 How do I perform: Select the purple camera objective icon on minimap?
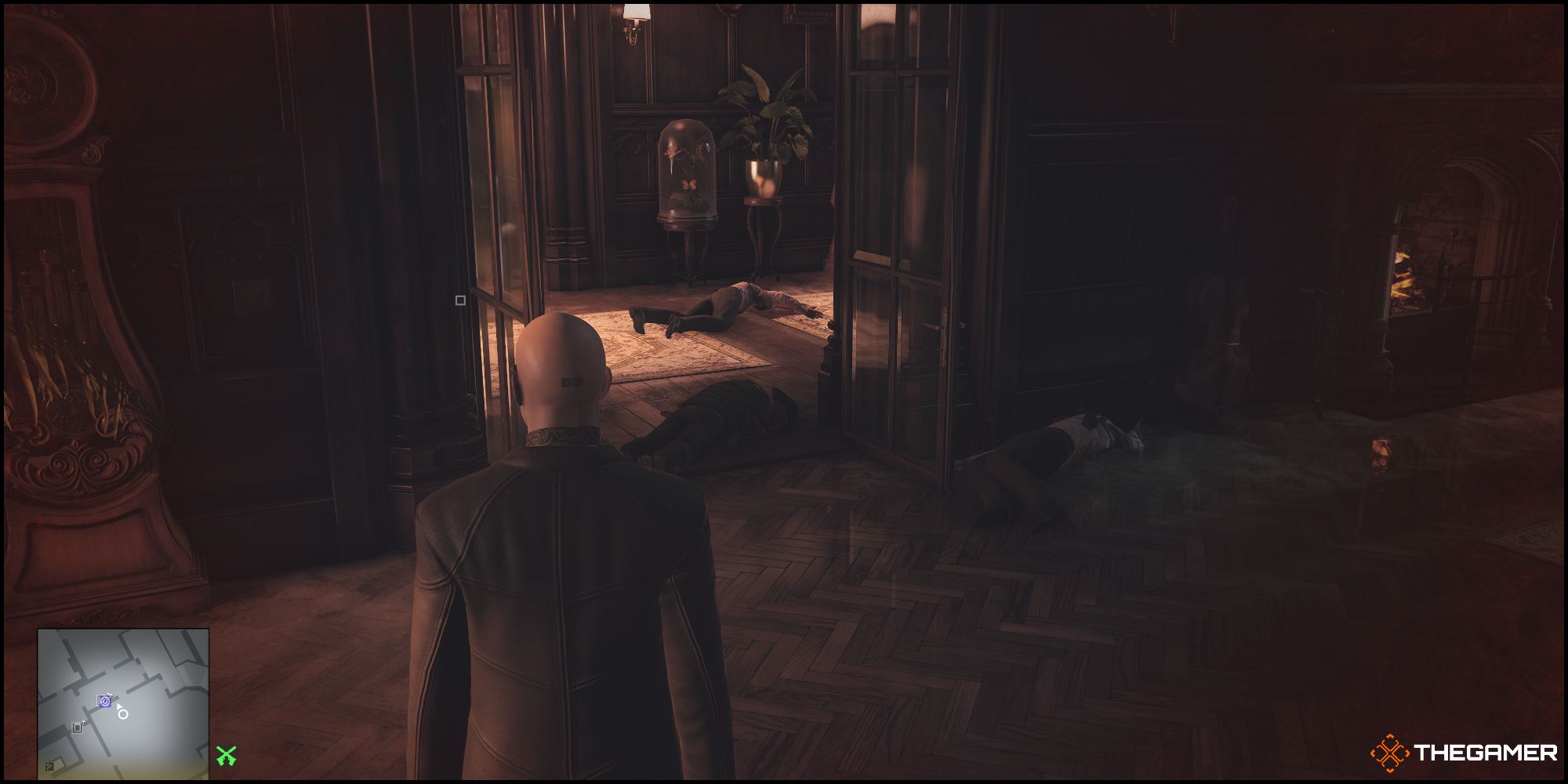(103, 701)
